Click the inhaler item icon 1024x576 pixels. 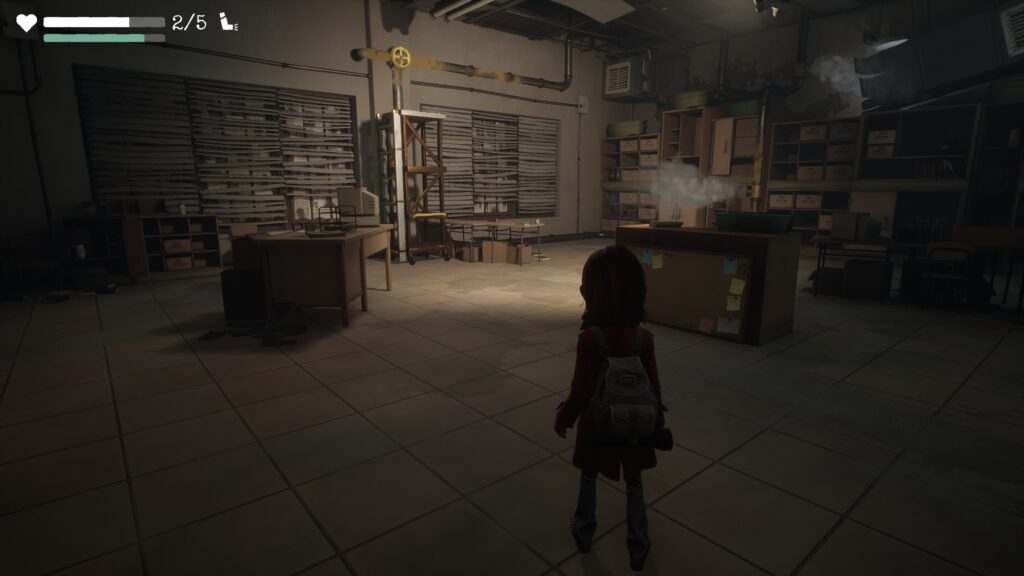pyautogui.click(x=227, y=22)
